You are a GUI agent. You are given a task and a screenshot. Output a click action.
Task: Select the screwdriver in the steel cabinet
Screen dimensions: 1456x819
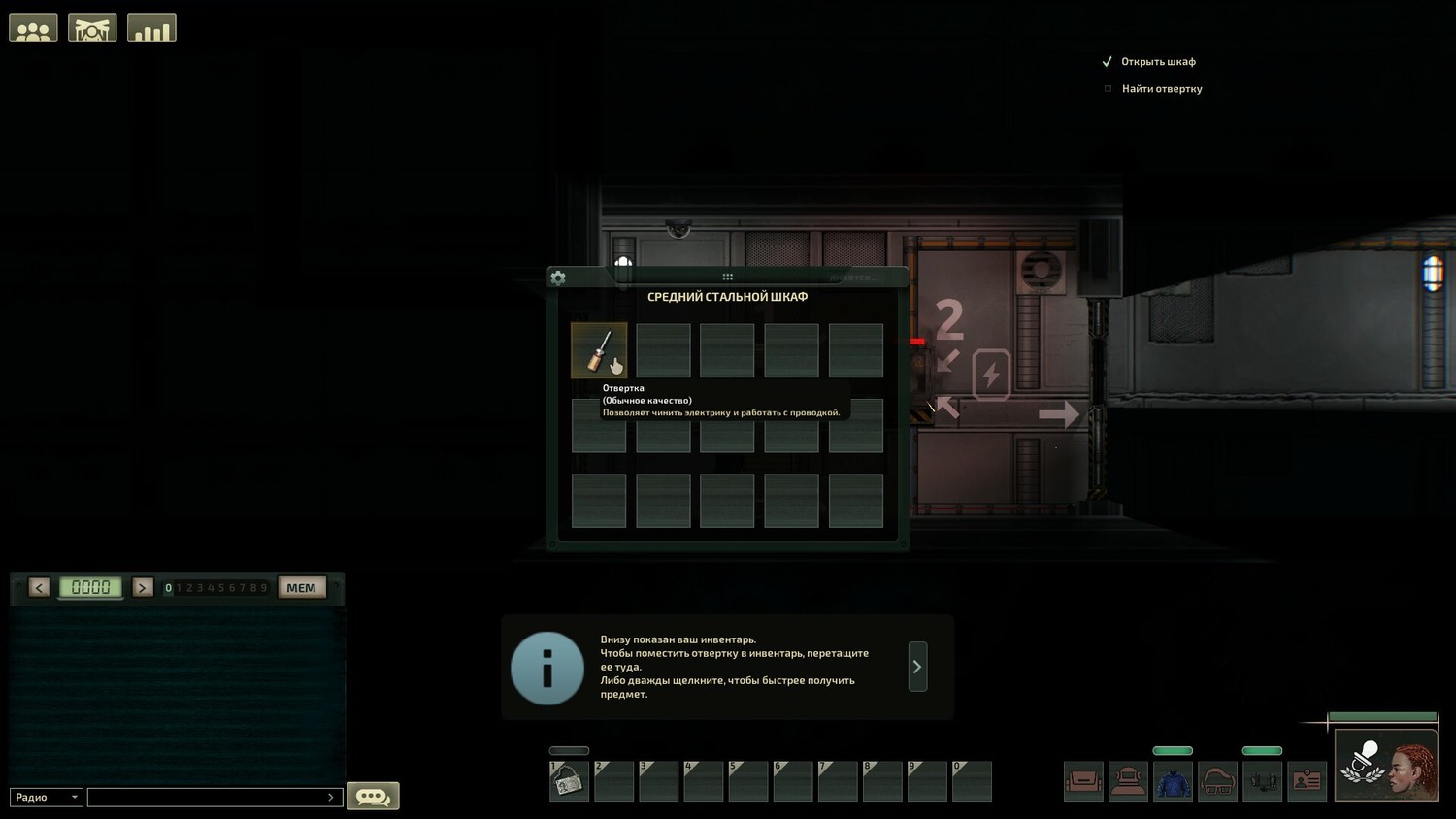coord(599,349)
